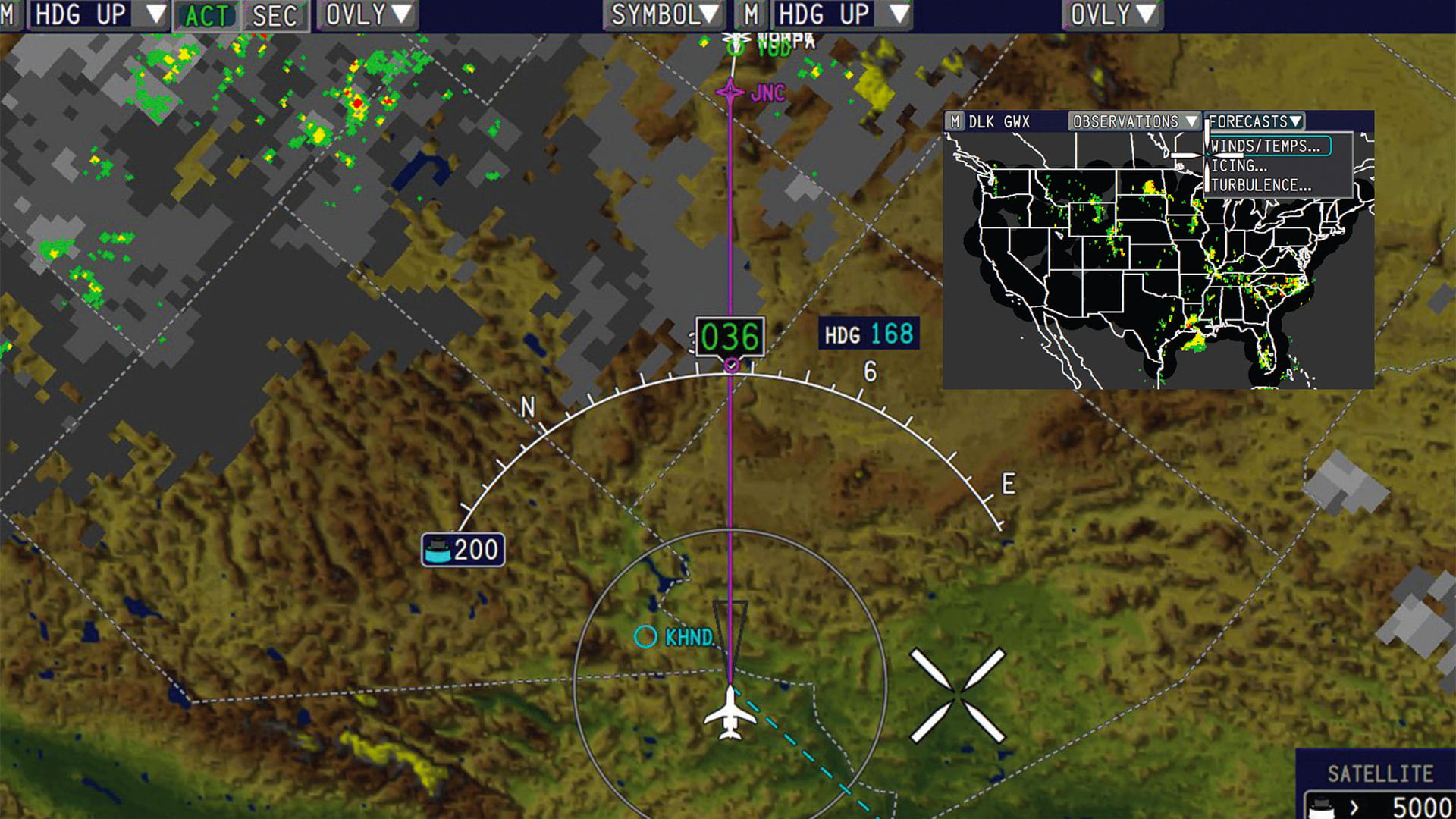Click the M button on the DLK GWX inset

pyautogui.click(x=955, y=120)
